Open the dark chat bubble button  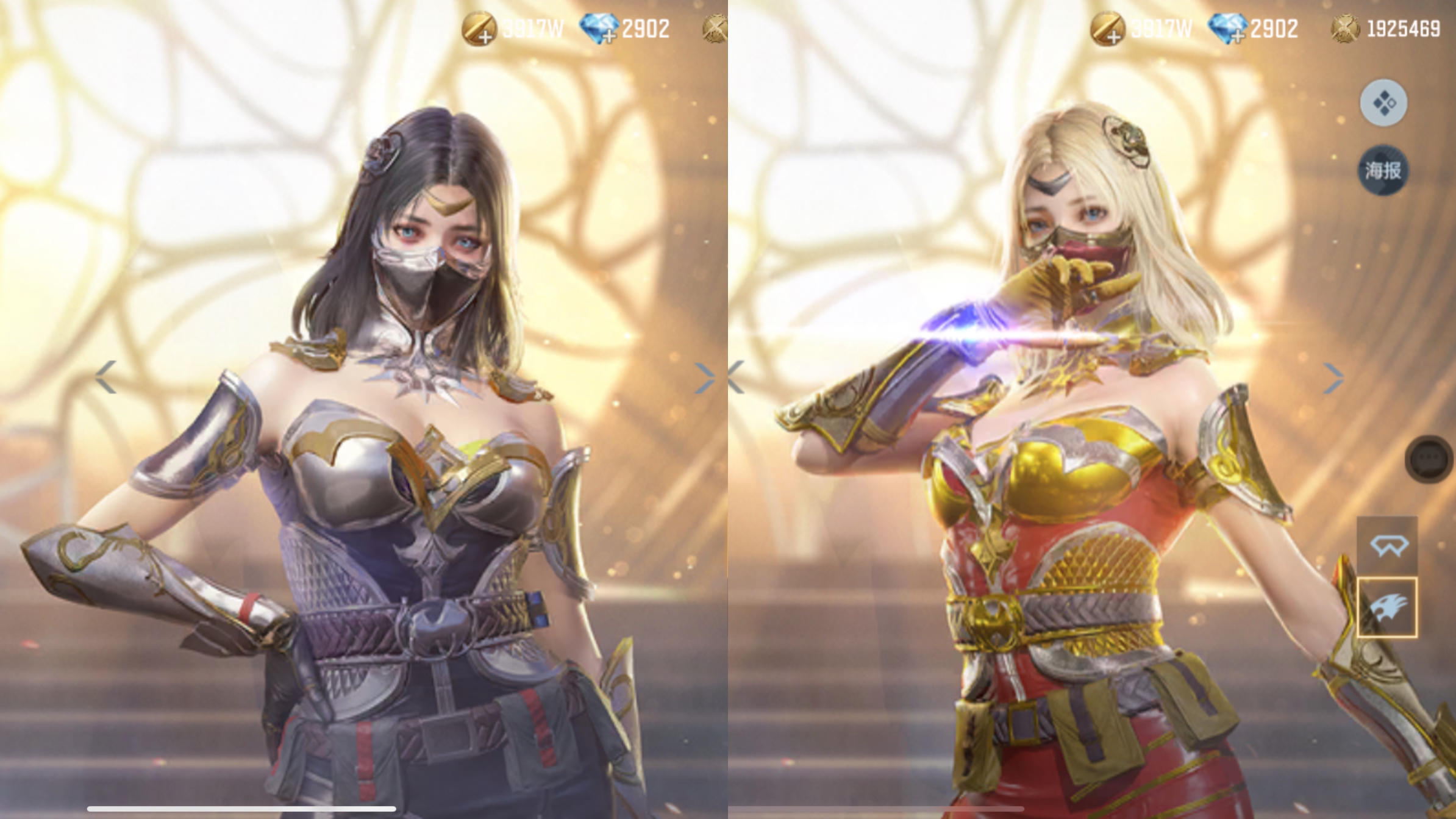click(1430, 459)
